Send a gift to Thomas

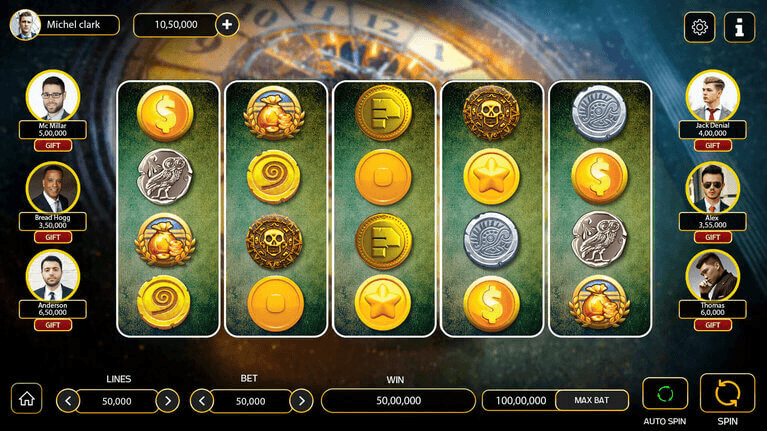click(712, 325)
